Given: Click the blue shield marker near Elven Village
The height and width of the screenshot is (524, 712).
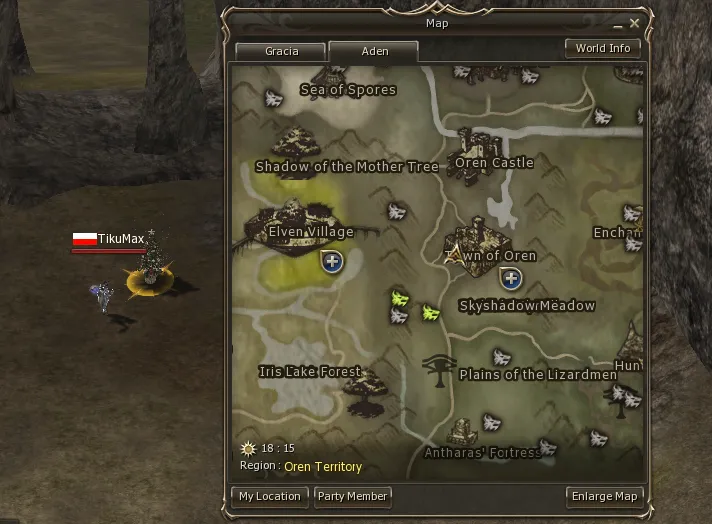Looking at the screenshot, I should tap(331, 262).
